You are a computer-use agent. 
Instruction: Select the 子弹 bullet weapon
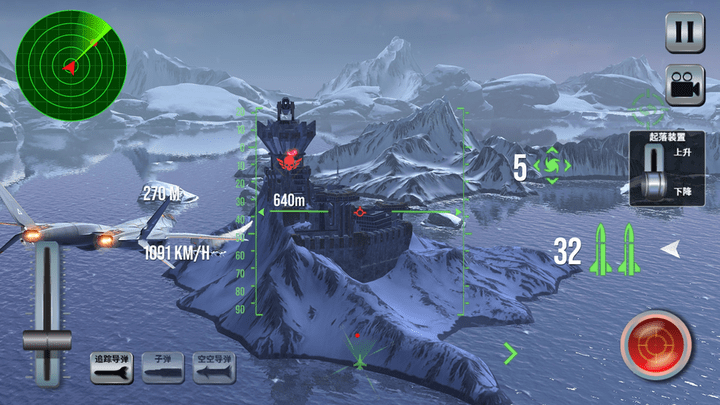[x=162, y=368]
